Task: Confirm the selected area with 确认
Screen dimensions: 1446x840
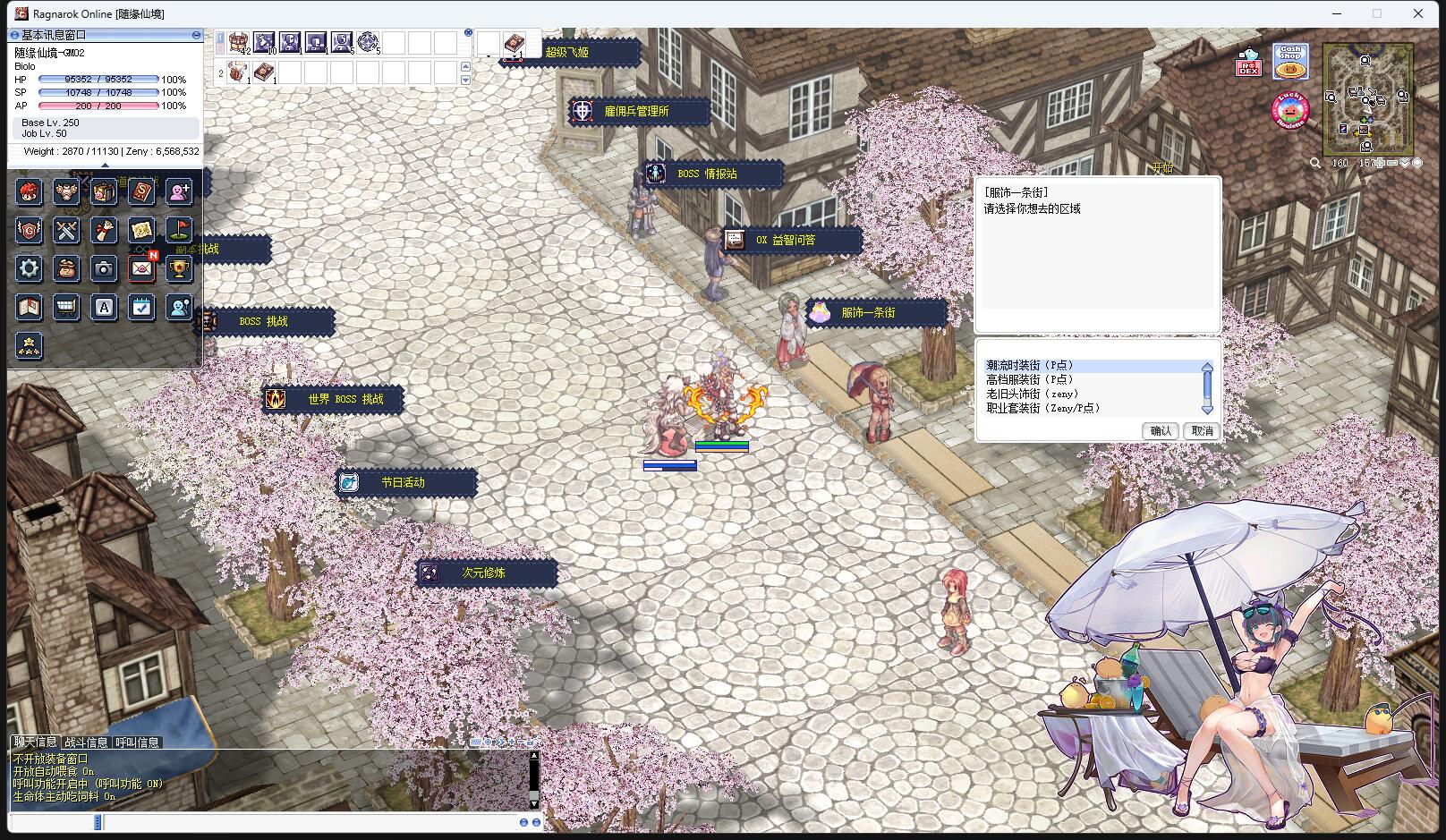Action: point(1160,431)
